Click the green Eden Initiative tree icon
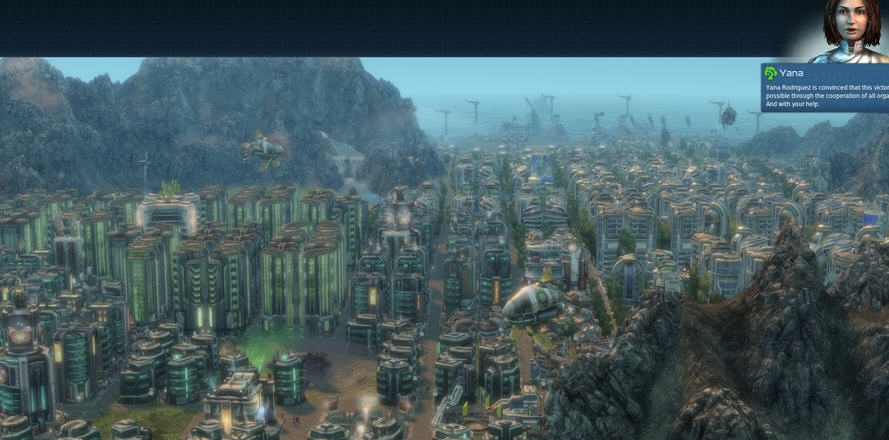Screen dimensions: 889x440 point(771,73)
